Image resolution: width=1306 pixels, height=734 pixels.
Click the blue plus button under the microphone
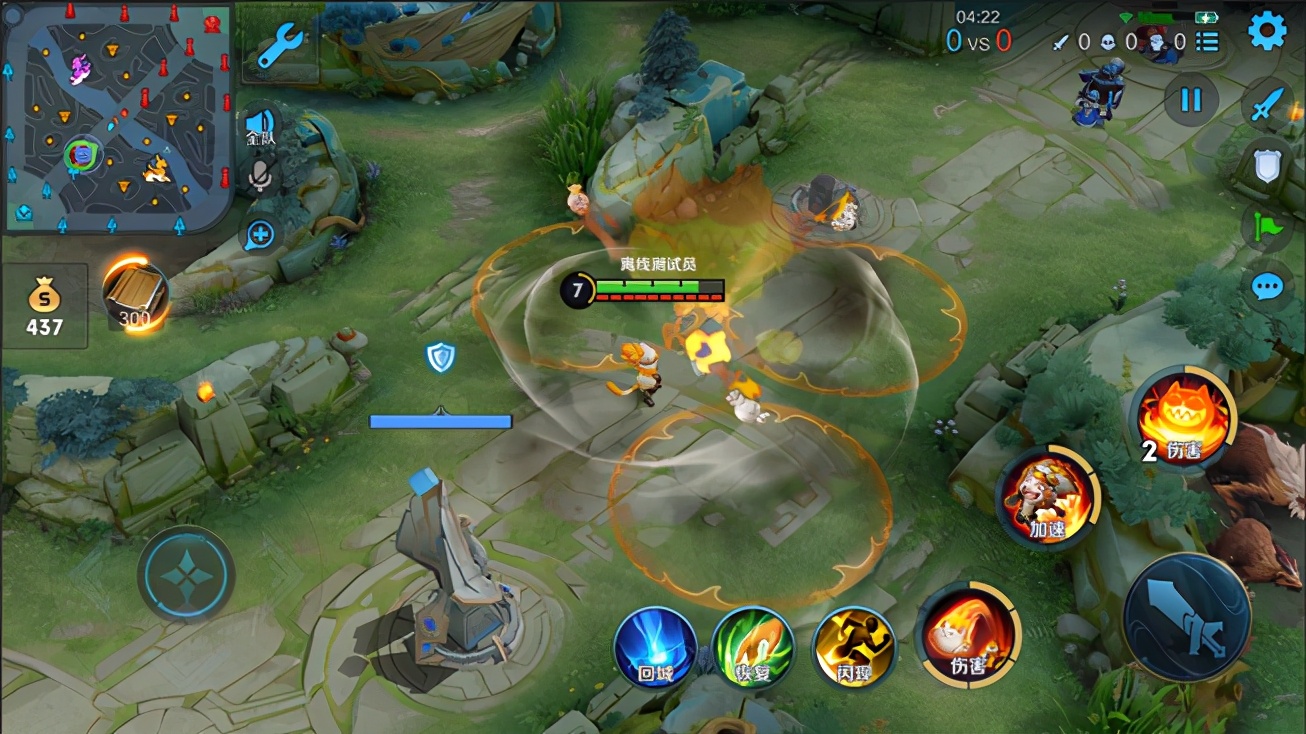[x=259, y=235]
